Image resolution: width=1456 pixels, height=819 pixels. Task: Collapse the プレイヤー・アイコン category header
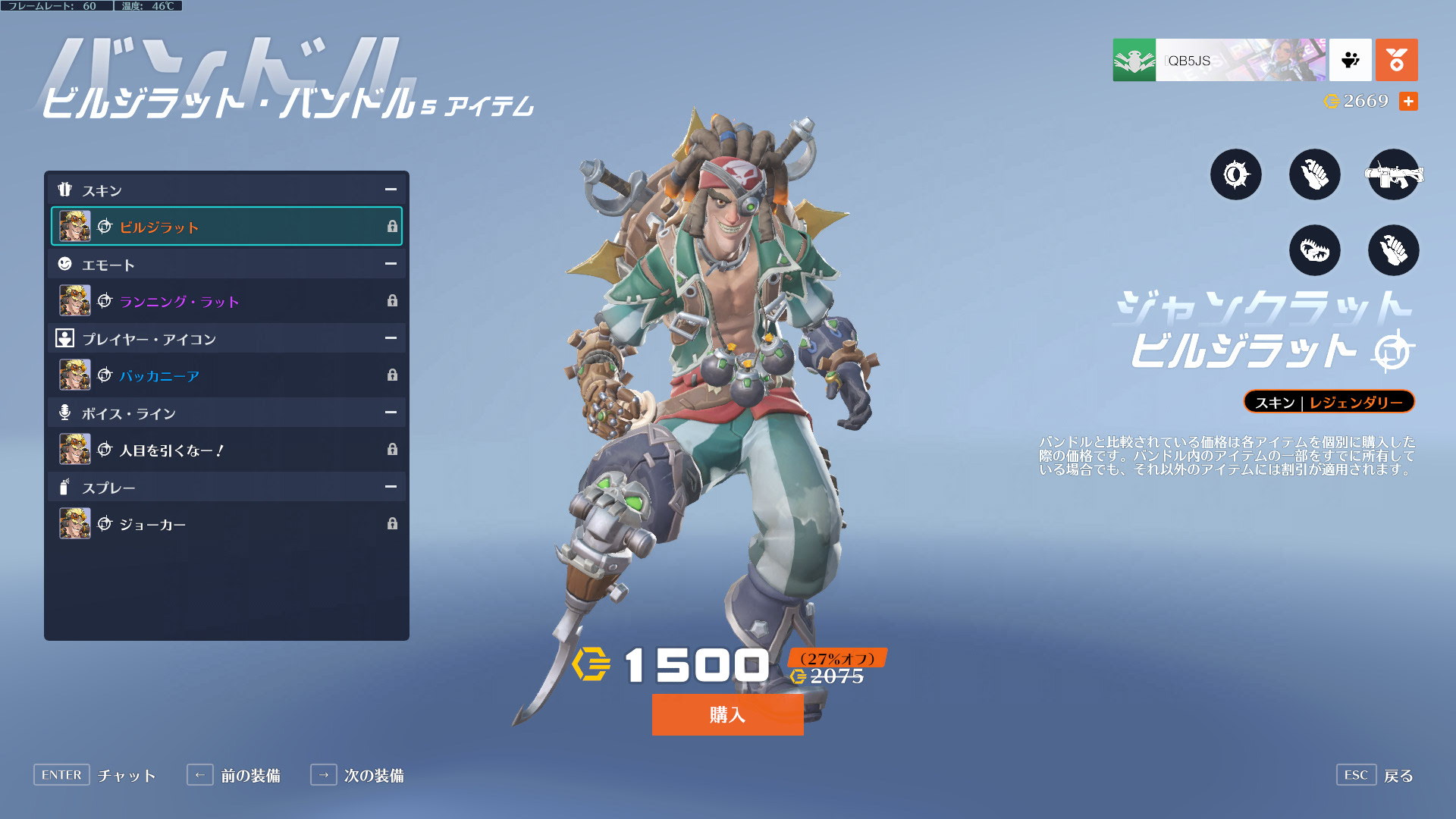pos(391,338)
